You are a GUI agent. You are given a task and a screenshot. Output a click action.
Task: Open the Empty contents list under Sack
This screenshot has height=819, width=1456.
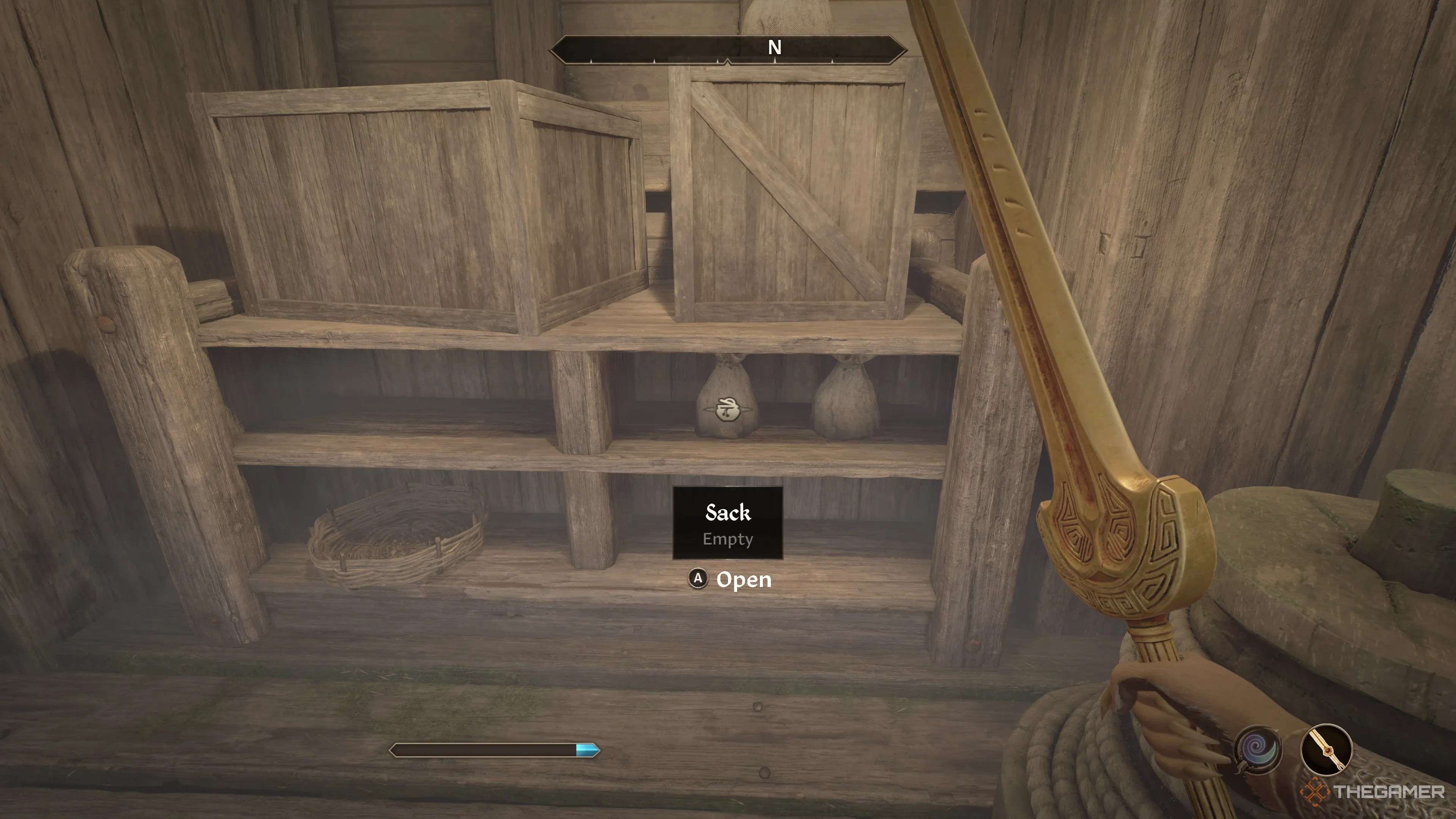pos(728,539)
